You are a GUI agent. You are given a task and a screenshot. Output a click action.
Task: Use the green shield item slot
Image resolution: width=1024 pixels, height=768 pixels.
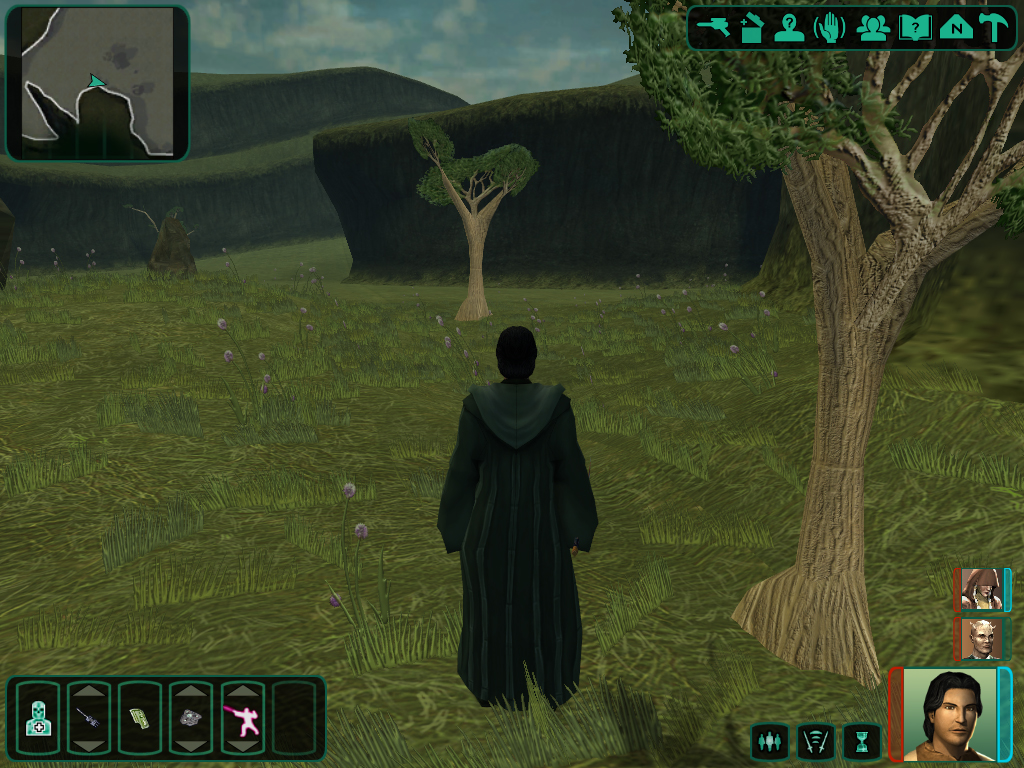pos(139,717)
